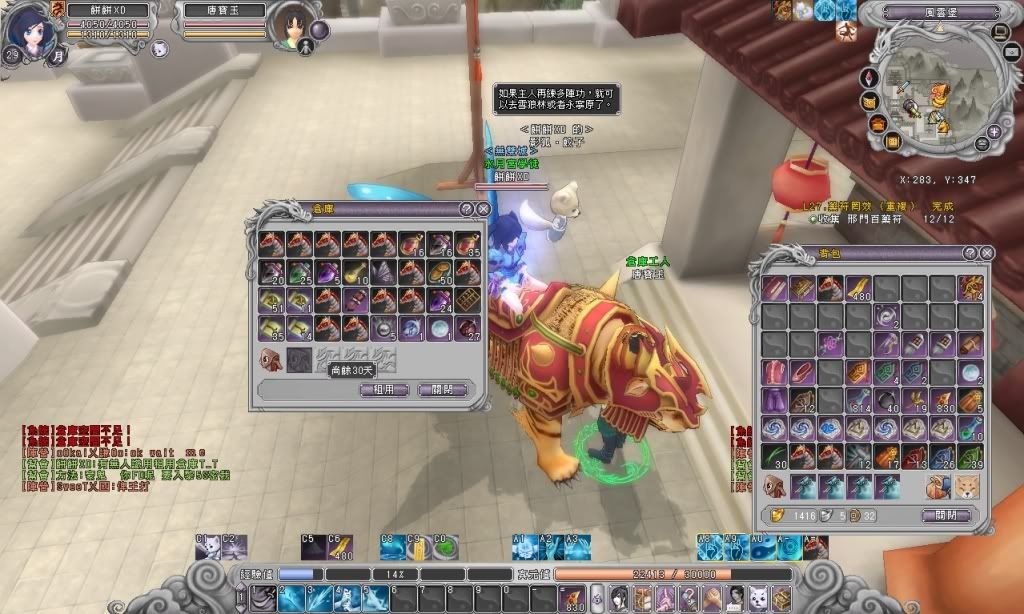
Task: Click the compass icon left of minimap
Action: [x=868, y=77]
